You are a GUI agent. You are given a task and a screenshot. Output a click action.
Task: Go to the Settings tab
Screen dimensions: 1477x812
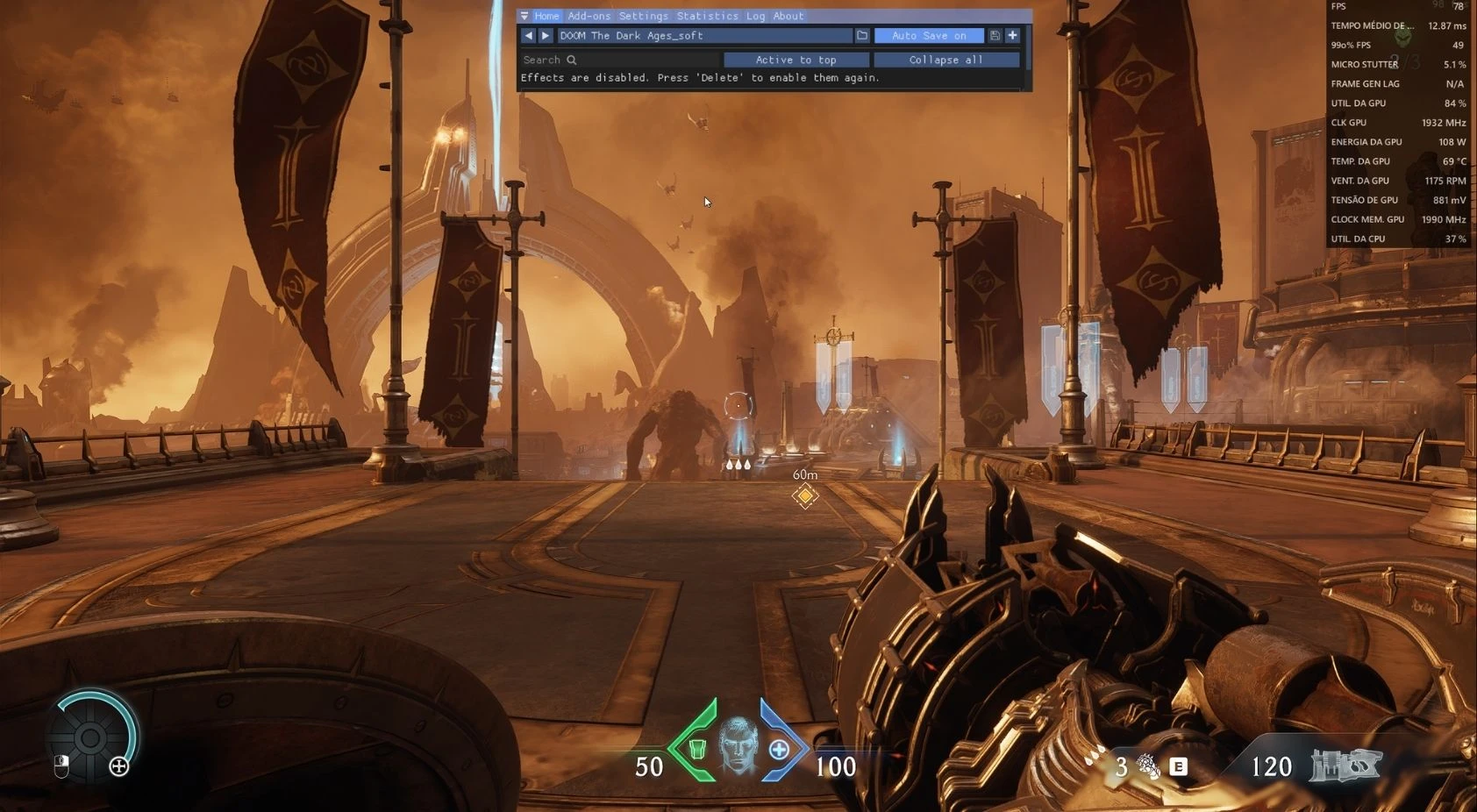643,16
